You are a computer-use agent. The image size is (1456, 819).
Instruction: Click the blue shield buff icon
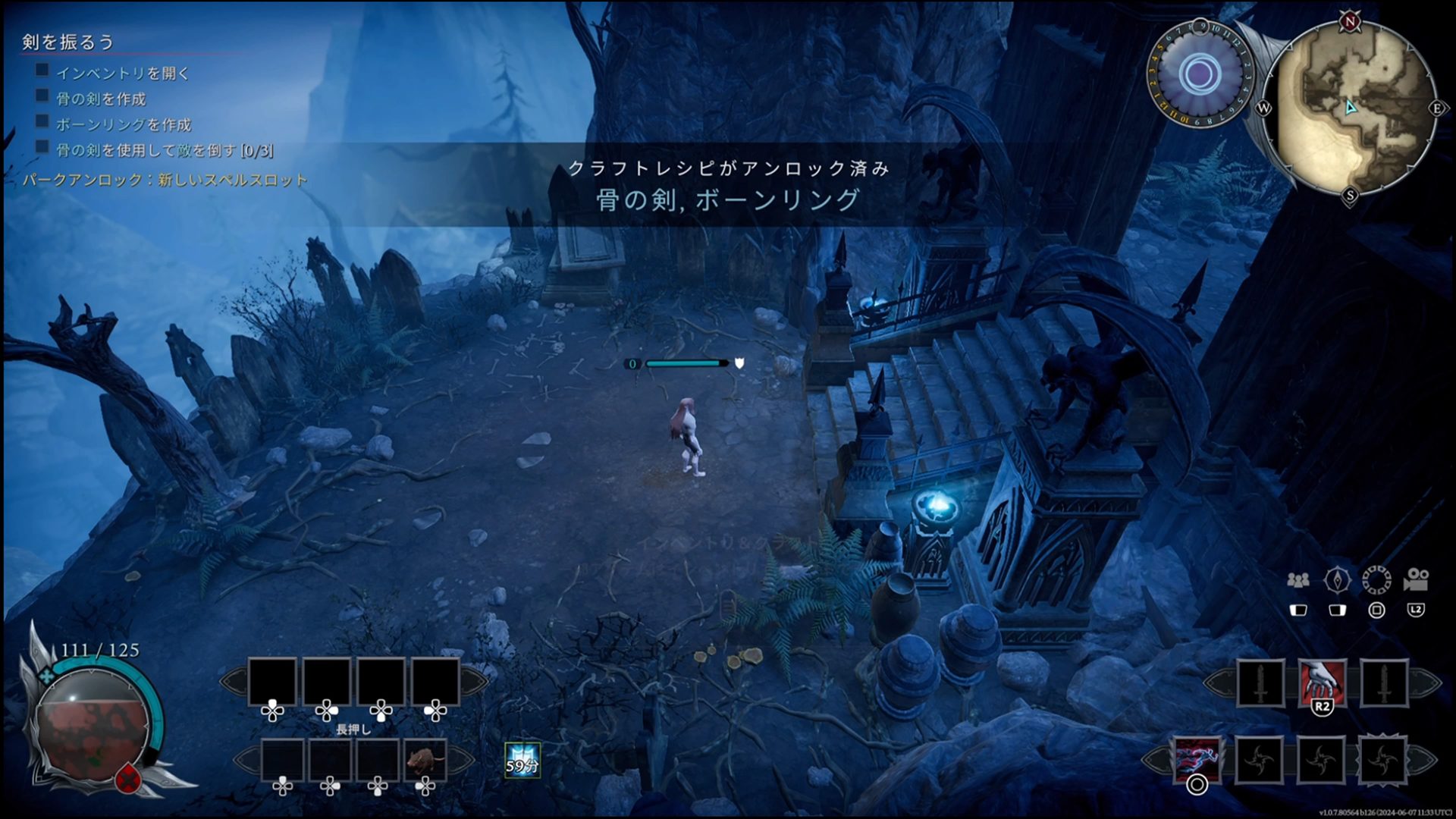pos(522,760)
